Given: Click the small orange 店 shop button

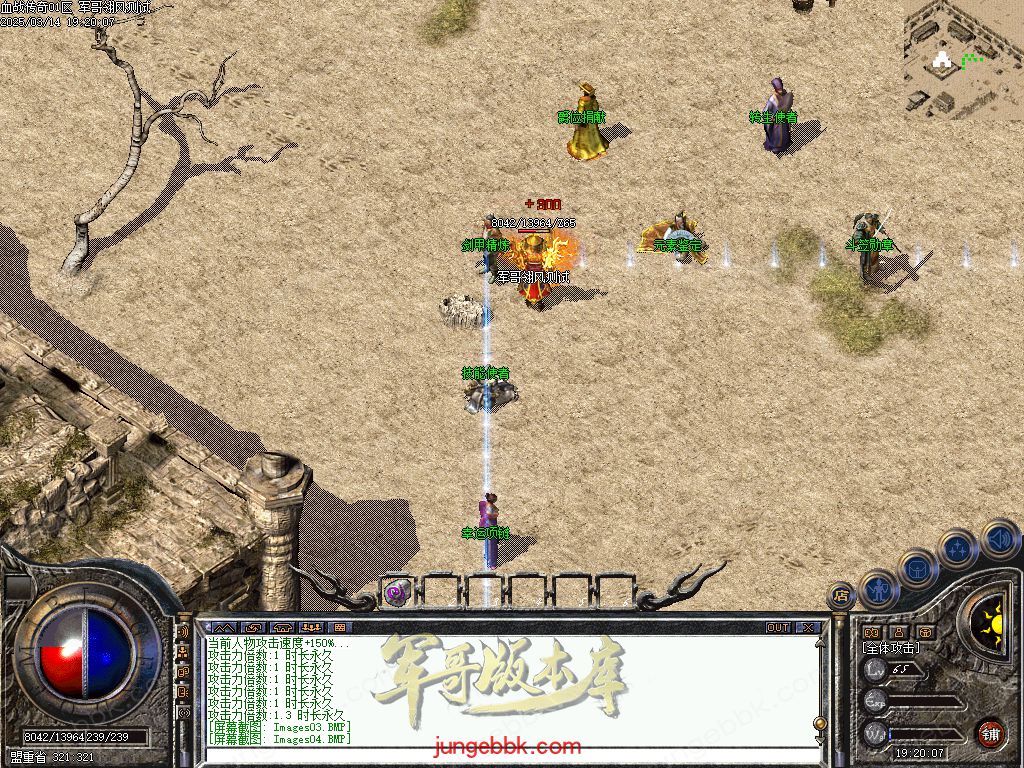Looking at the screenshot, I should (x=840, y=594).
